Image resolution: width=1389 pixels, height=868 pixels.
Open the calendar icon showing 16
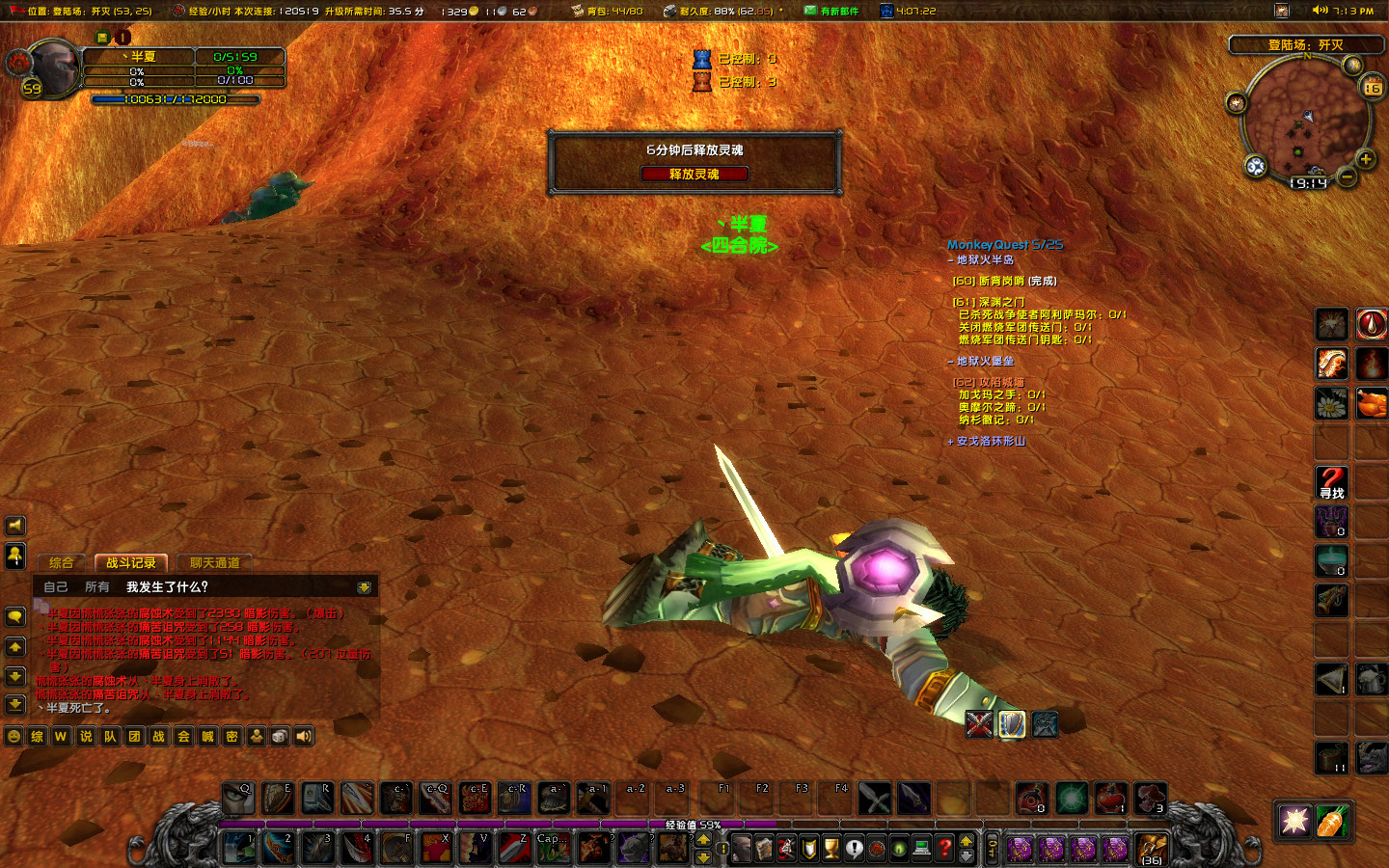click(1372, 88)
